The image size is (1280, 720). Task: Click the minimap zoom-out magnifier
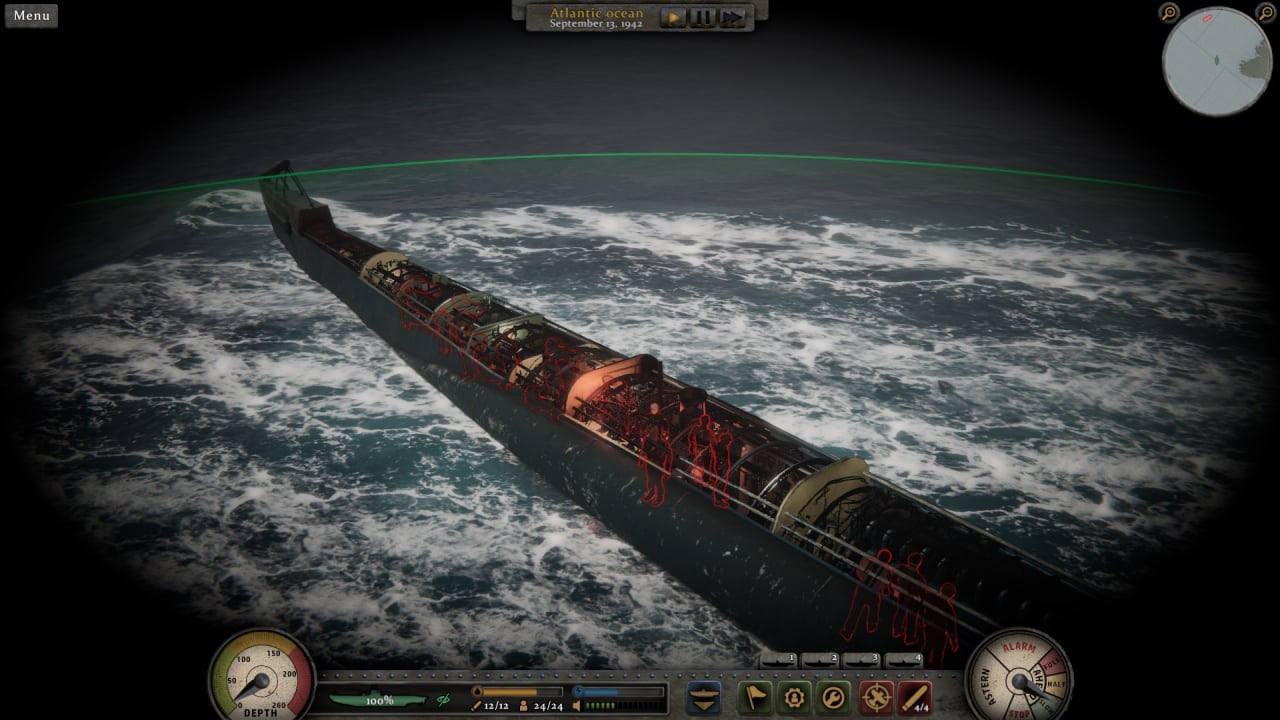(1266, 12)
